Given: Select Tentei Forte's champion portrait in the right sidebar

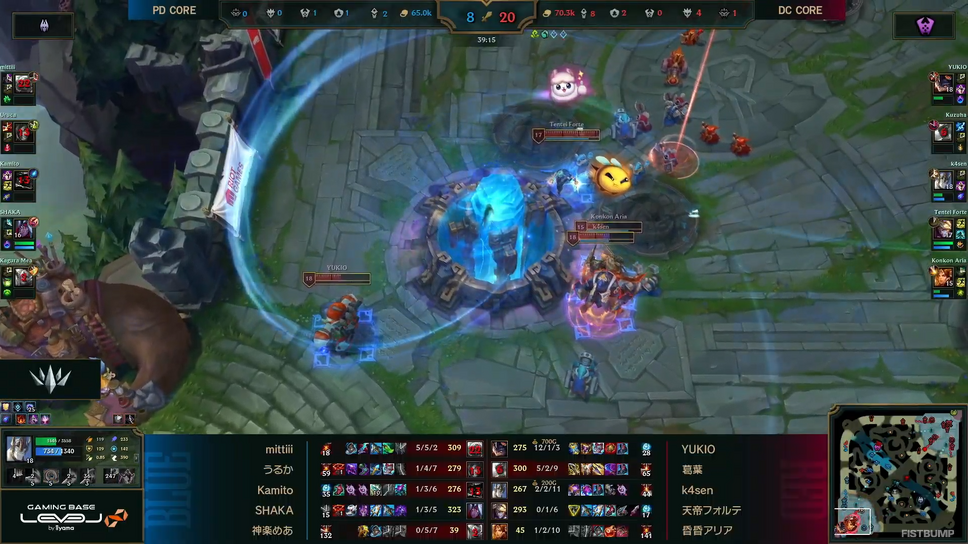Looking at the screenshot, I should [943, 230].
